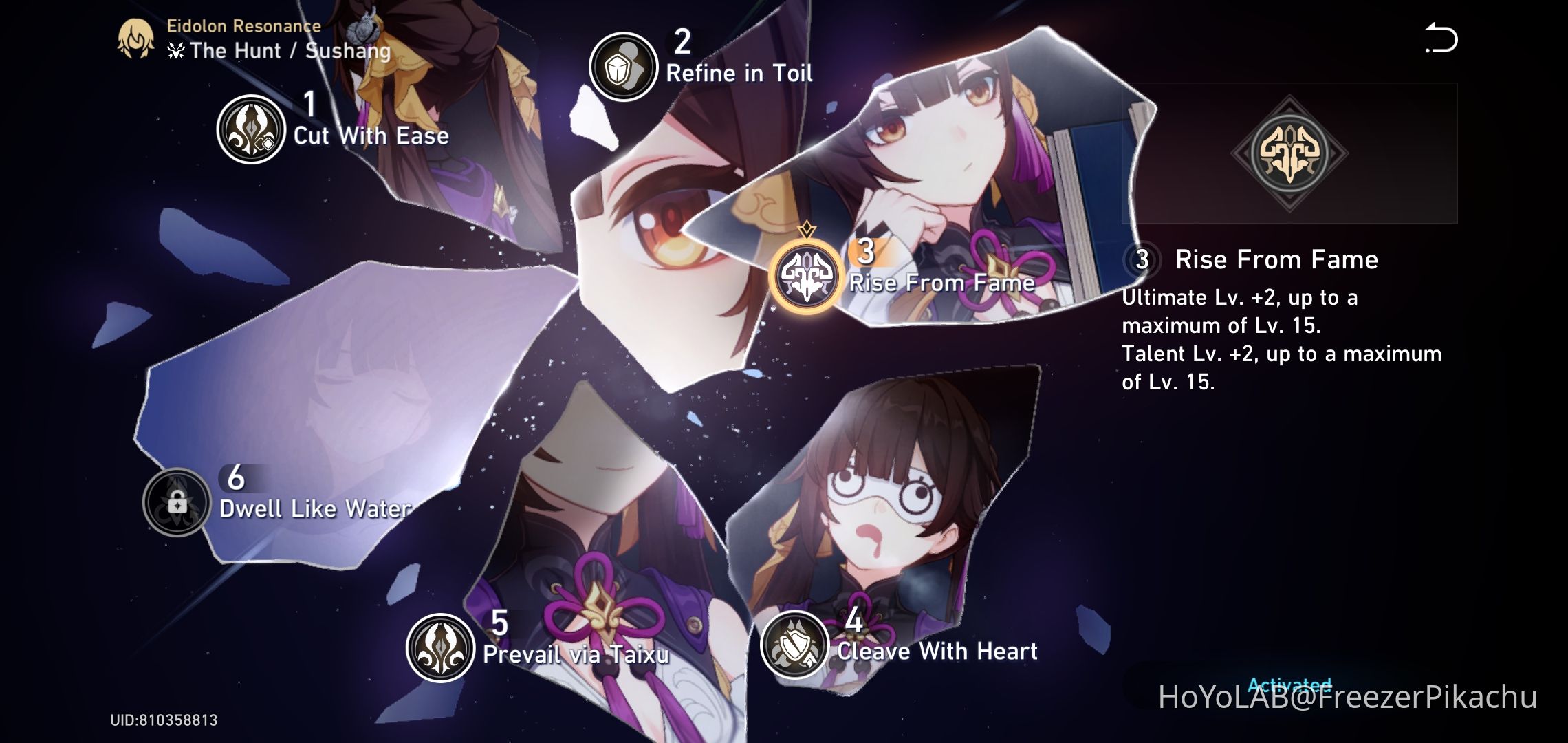Click the Sushang character avatar near Eidolon Resonance
Image resolution: width=1568 pixels, height=743 pixels.
point(135,38)
